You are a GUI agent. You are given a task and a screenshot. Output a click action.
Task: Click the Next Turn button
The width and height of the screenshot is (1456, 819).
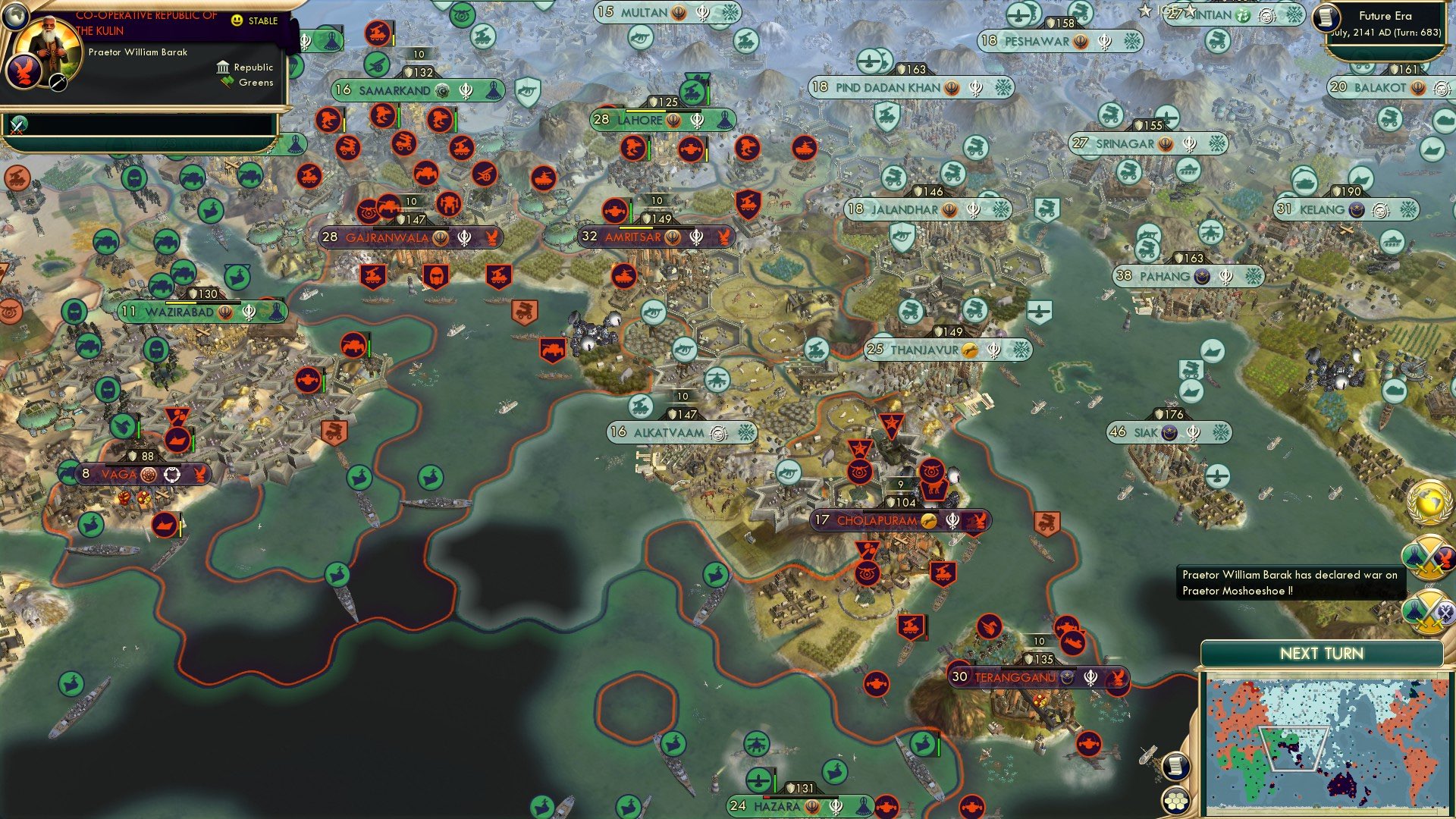tap(1321, 653)
